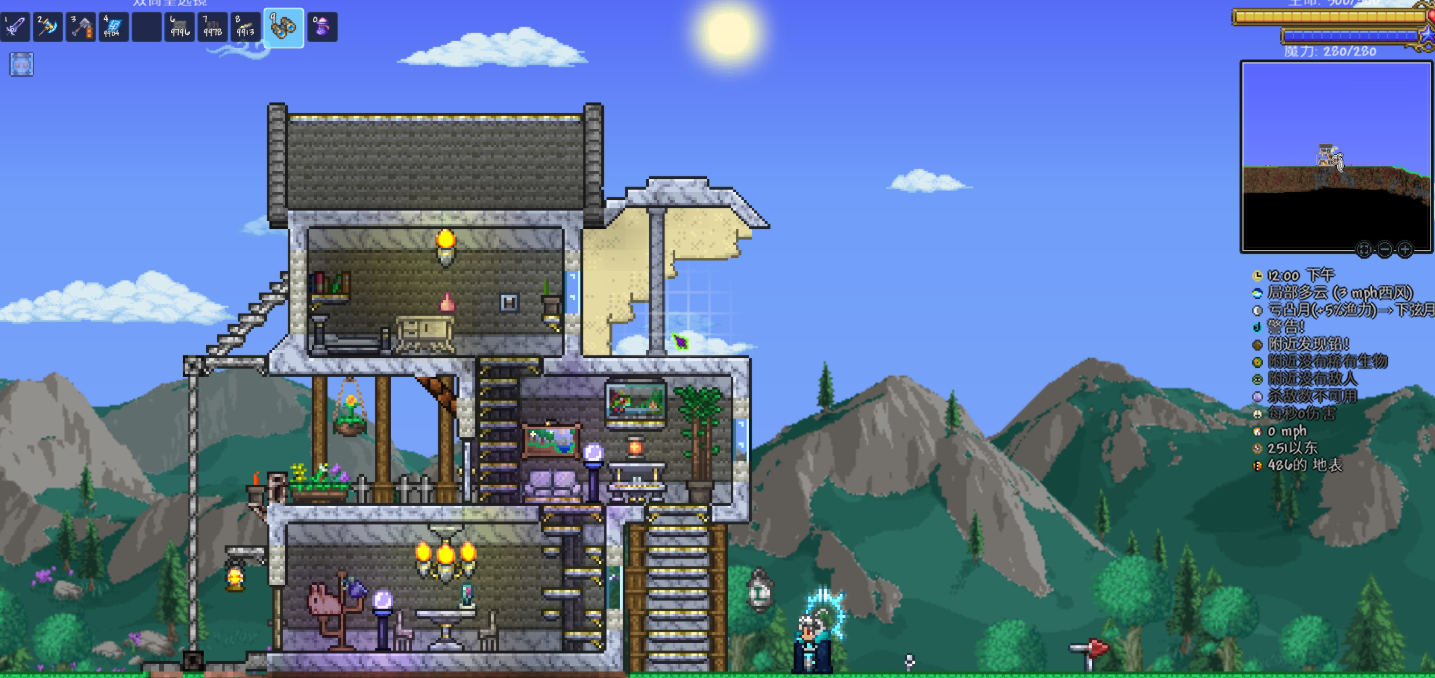
Task: Equip the hammer in hotbar slot 3
Action: (81, 27)
